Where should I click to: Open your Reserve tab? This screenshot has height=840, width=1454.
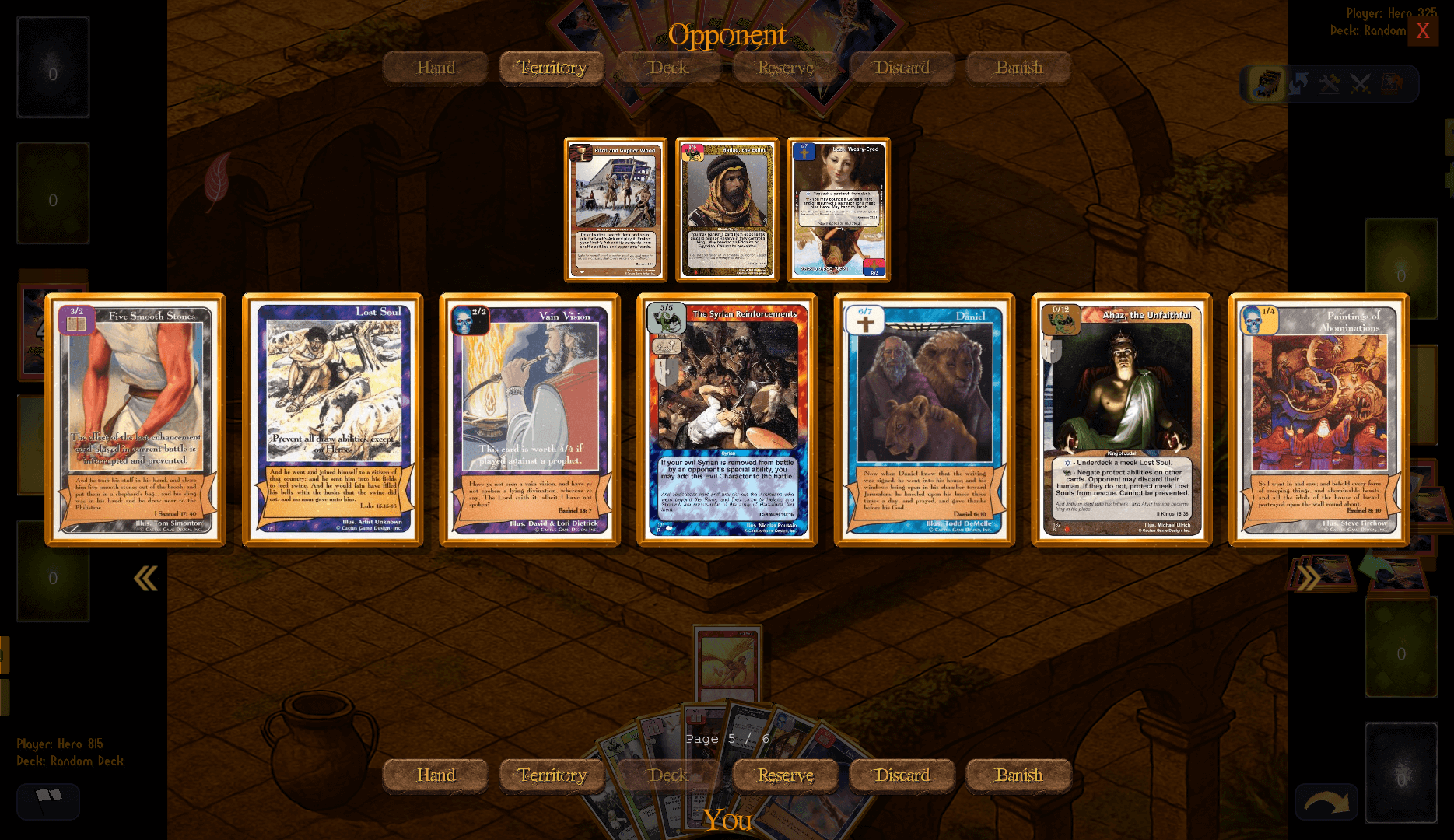coord(785,775)
